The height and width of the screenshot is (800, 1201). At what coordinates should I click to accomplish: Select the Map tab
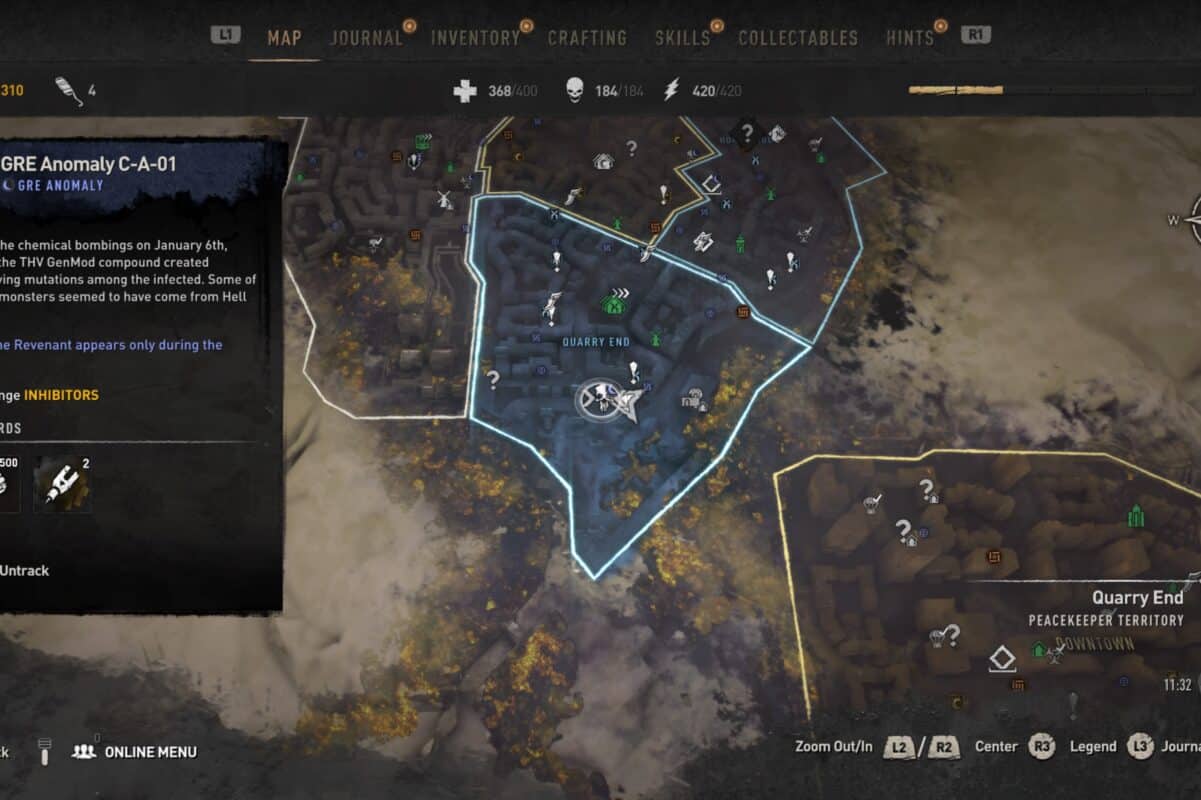tap(285, 38)
